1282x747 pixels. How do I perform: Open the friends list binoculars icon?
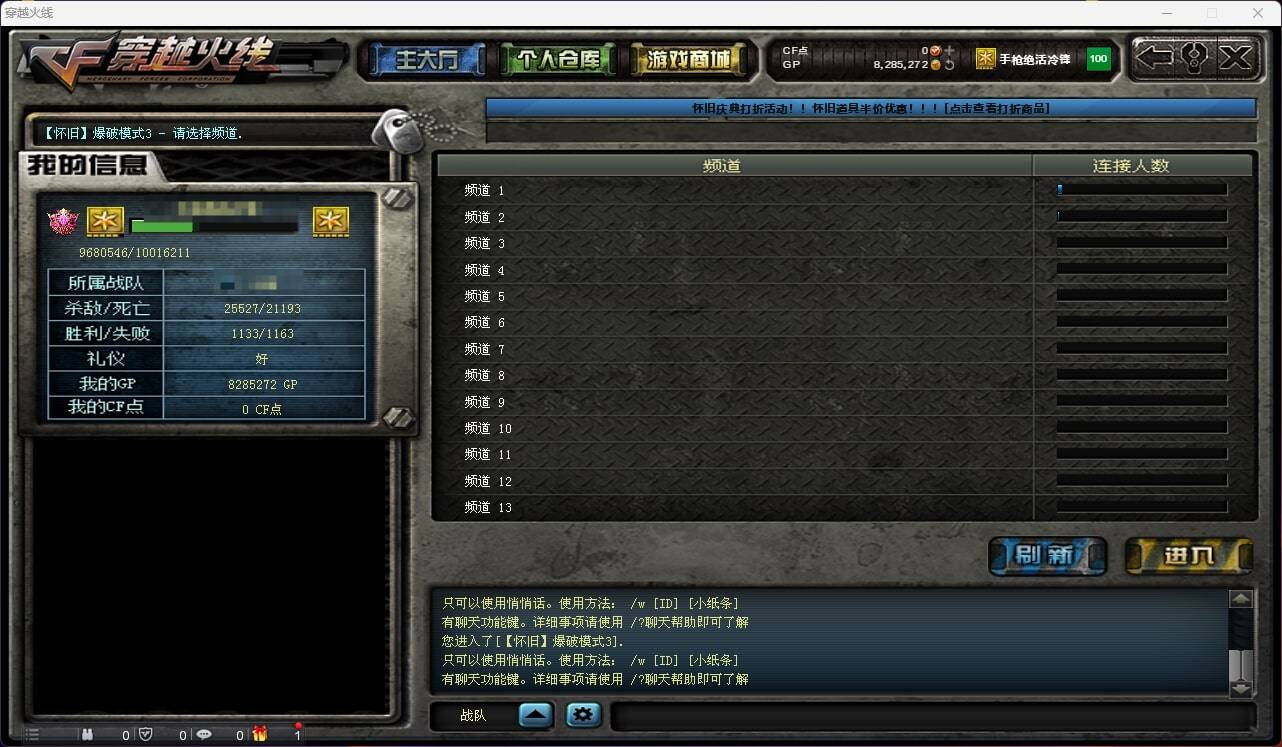click(x=88, y=735)
